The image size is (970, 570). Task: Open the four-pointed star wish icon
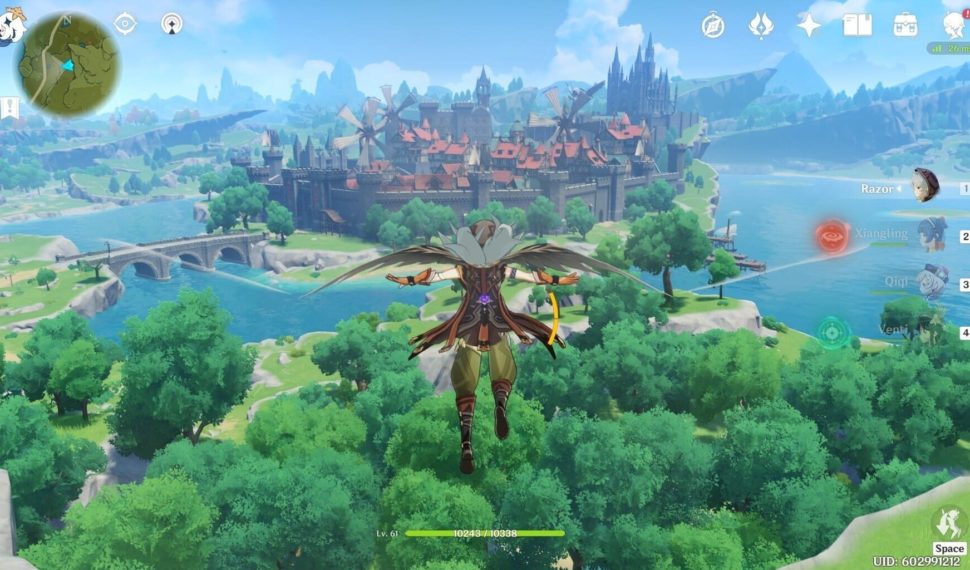pos(809,25)
